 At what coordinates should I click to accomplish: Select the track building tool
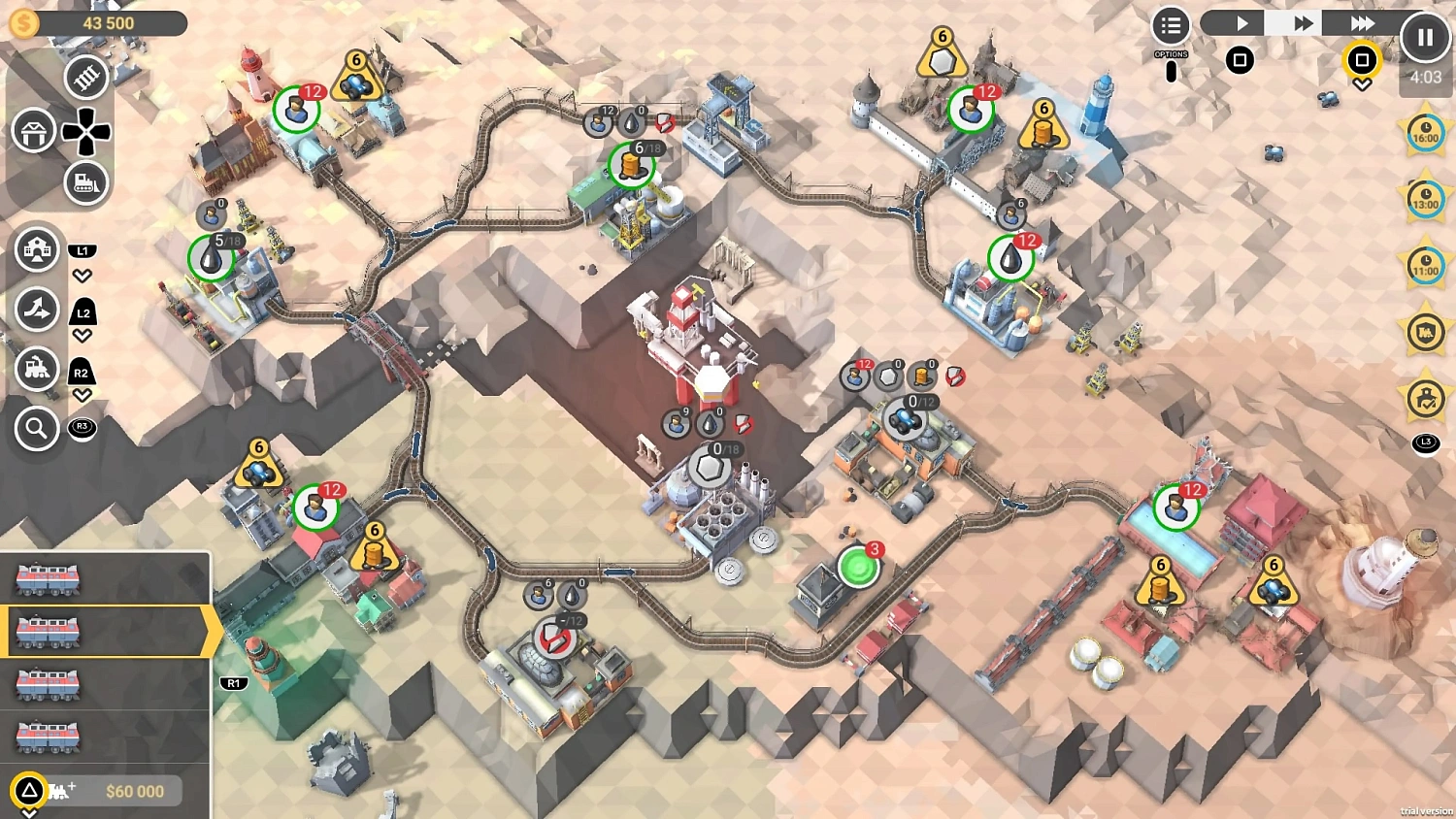pyautogui.click(x=85, y=78)
